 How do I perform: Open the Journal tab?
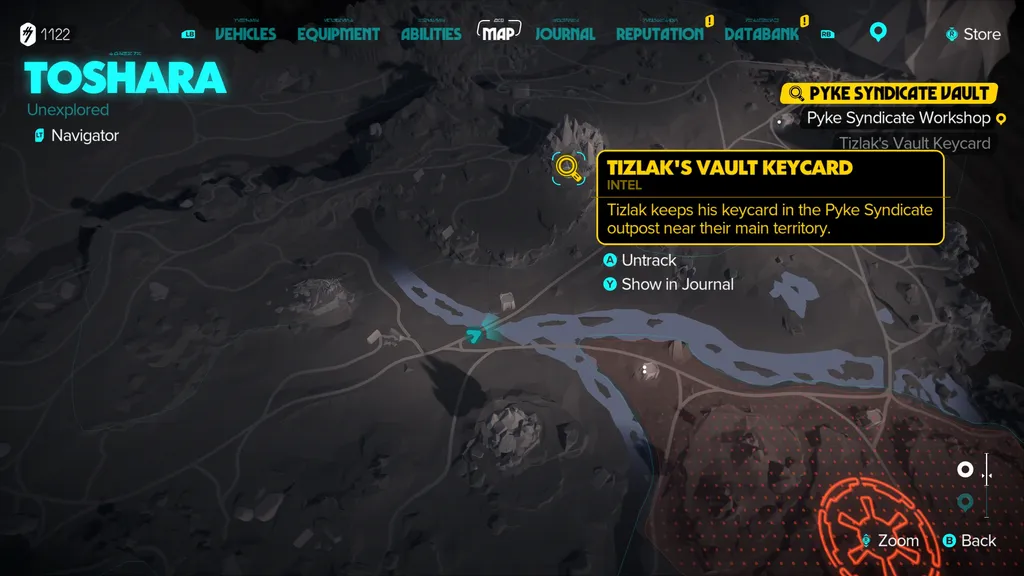[x=565, y=33]
